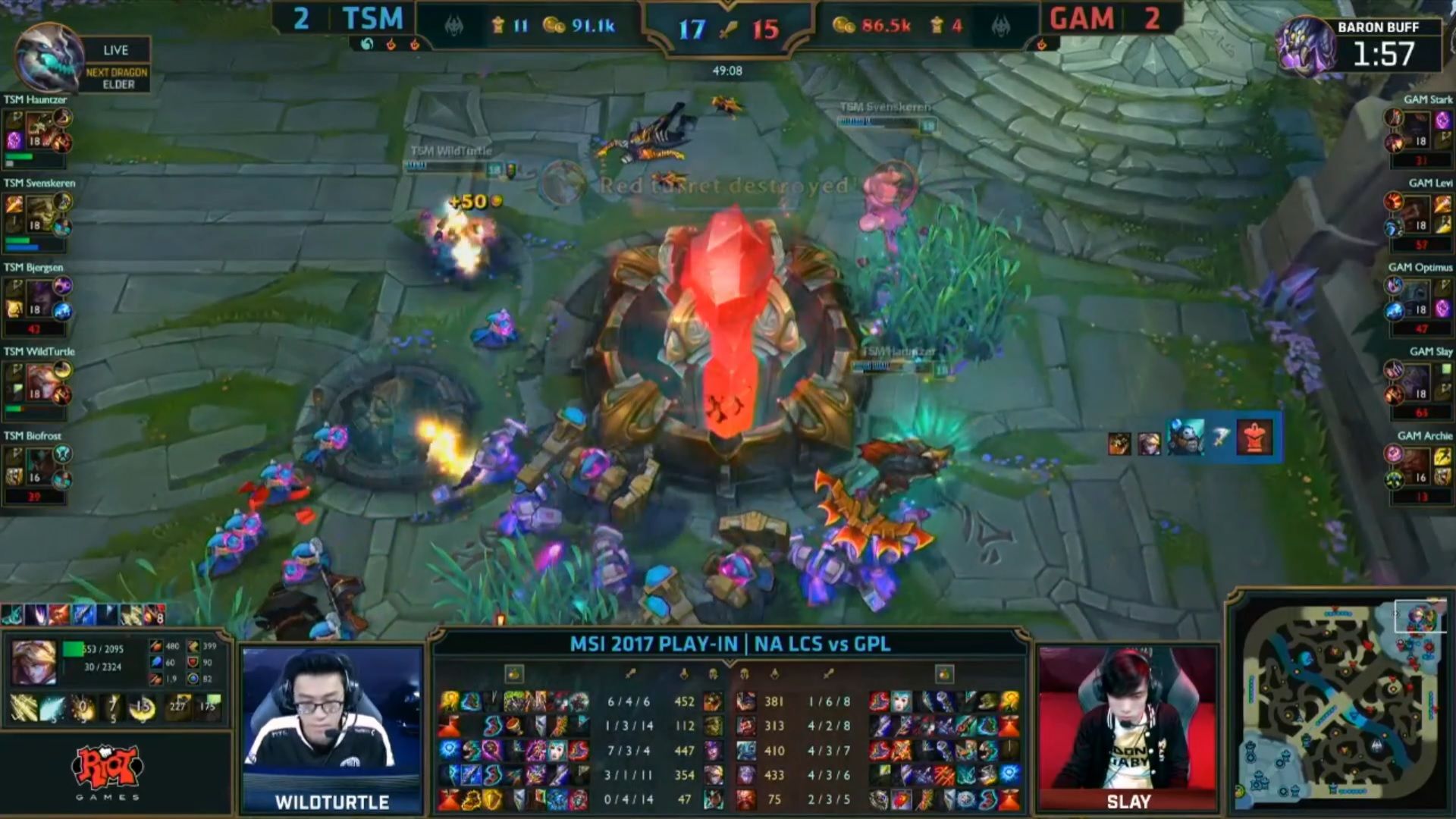Select TSM Hauntzer's champion portrait
Viewport: 1456px width, 819px height.
[x=42, y=129]
